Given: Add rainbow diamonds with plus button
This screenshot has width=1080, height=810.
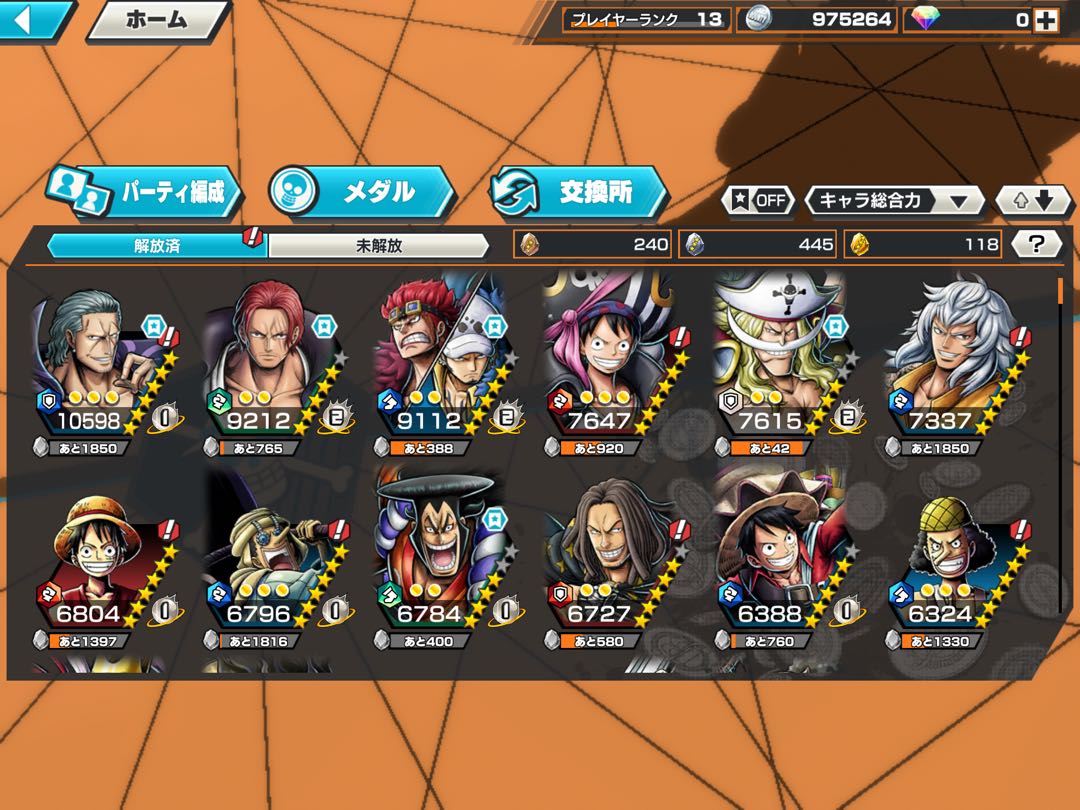Looking at the screenshot, I should coord(1045,19).
